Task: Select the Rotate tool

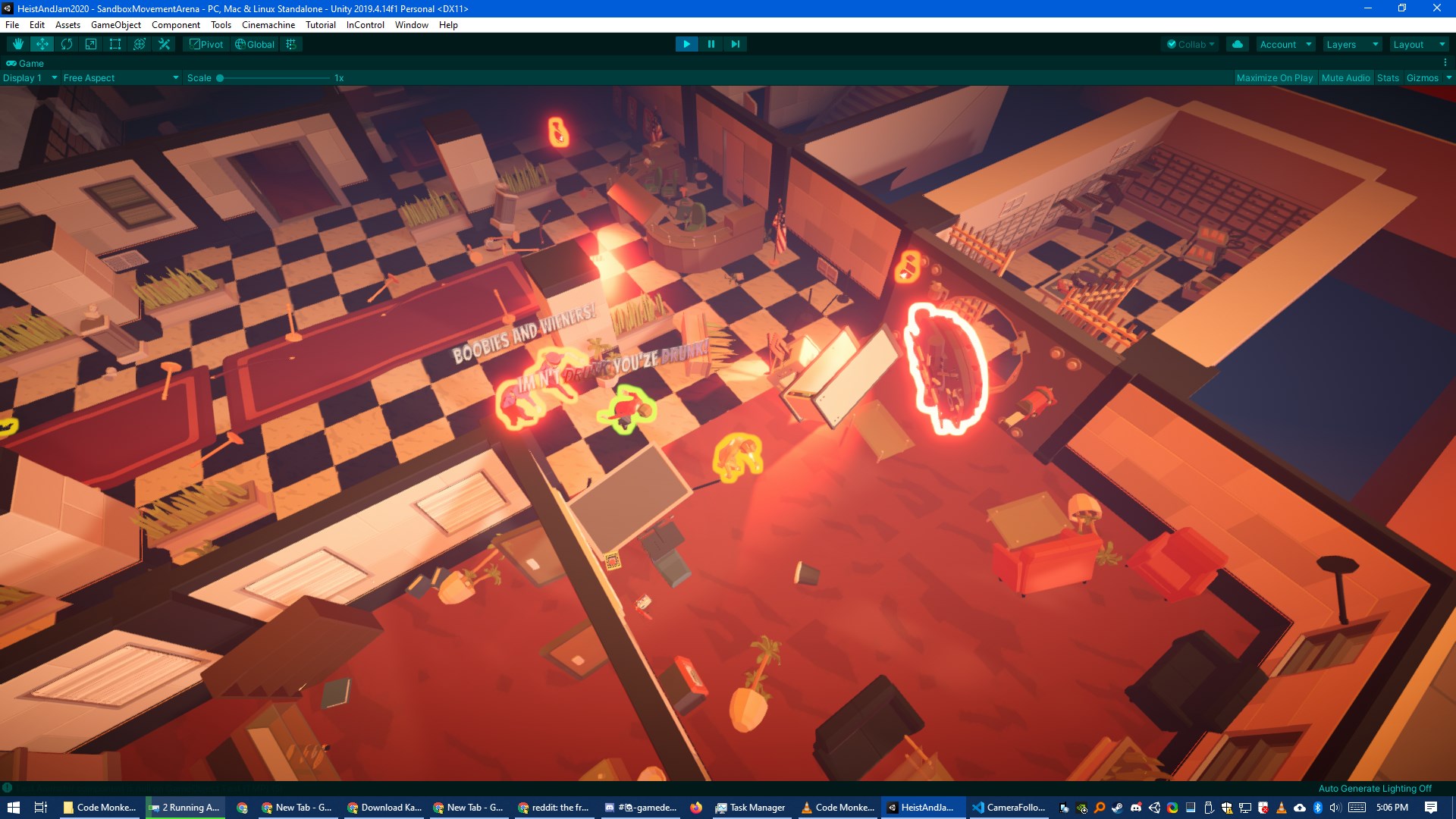Action: (x=66, y=44)
